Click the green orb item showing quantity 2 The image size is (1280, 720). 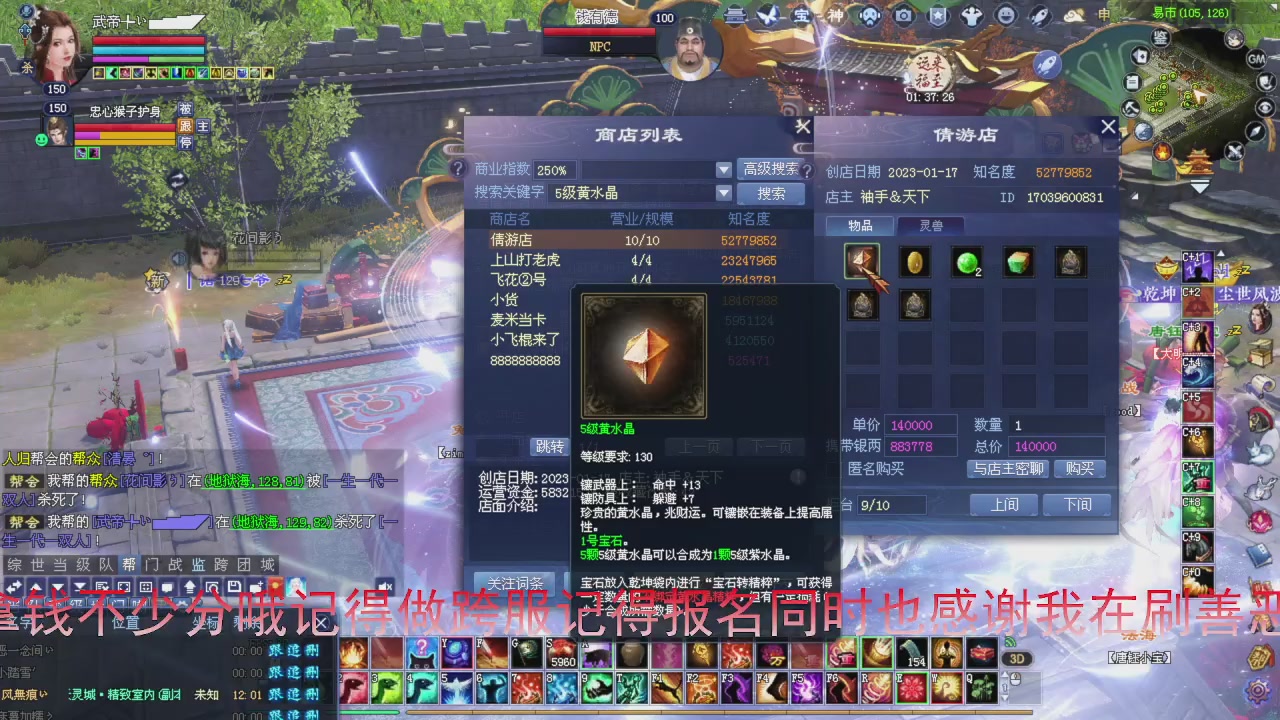pyautogui.click(x=965, y=262)
